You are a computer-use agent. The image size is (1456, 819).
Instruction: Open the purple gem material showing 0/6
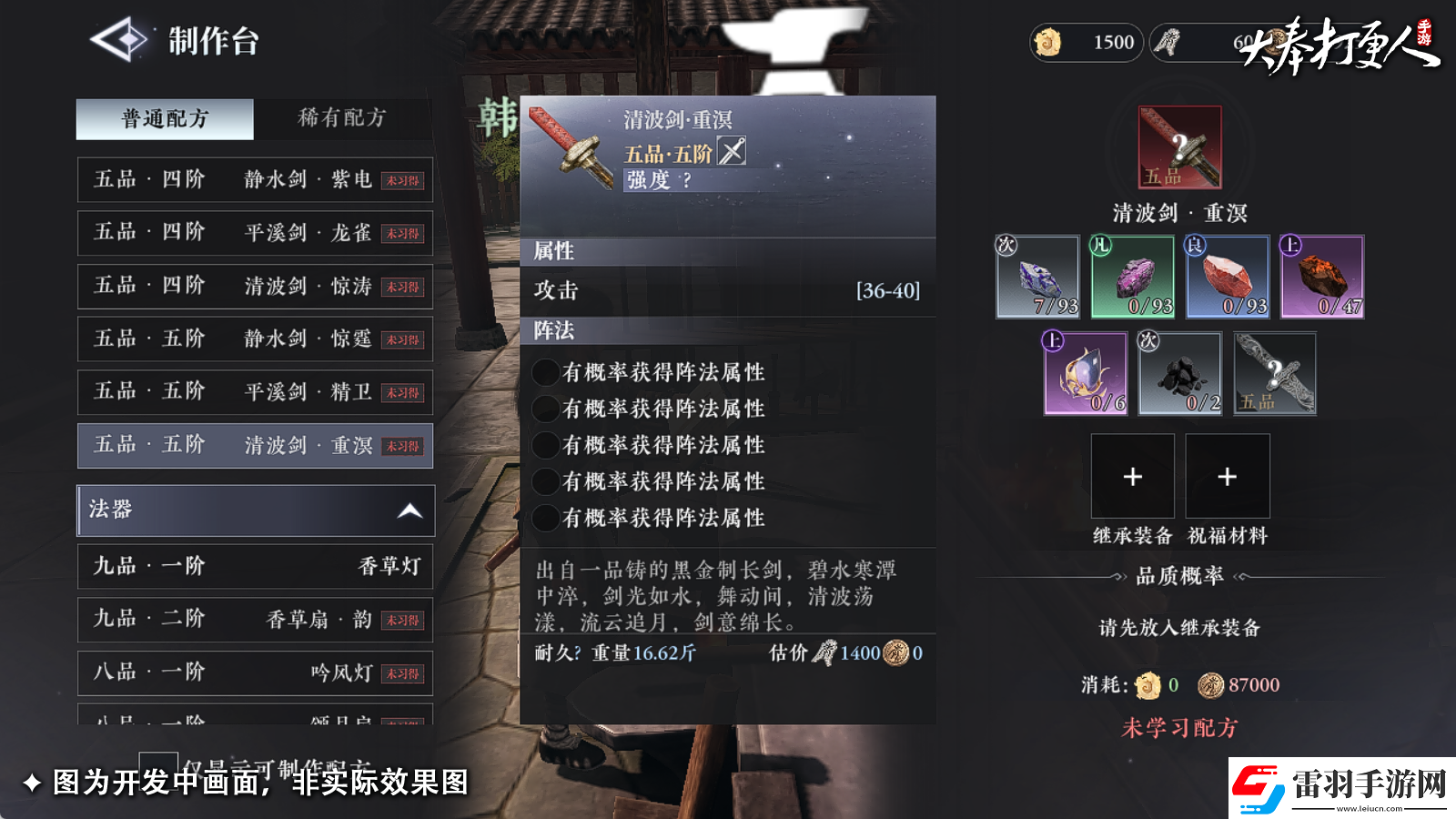(1085, 373)
